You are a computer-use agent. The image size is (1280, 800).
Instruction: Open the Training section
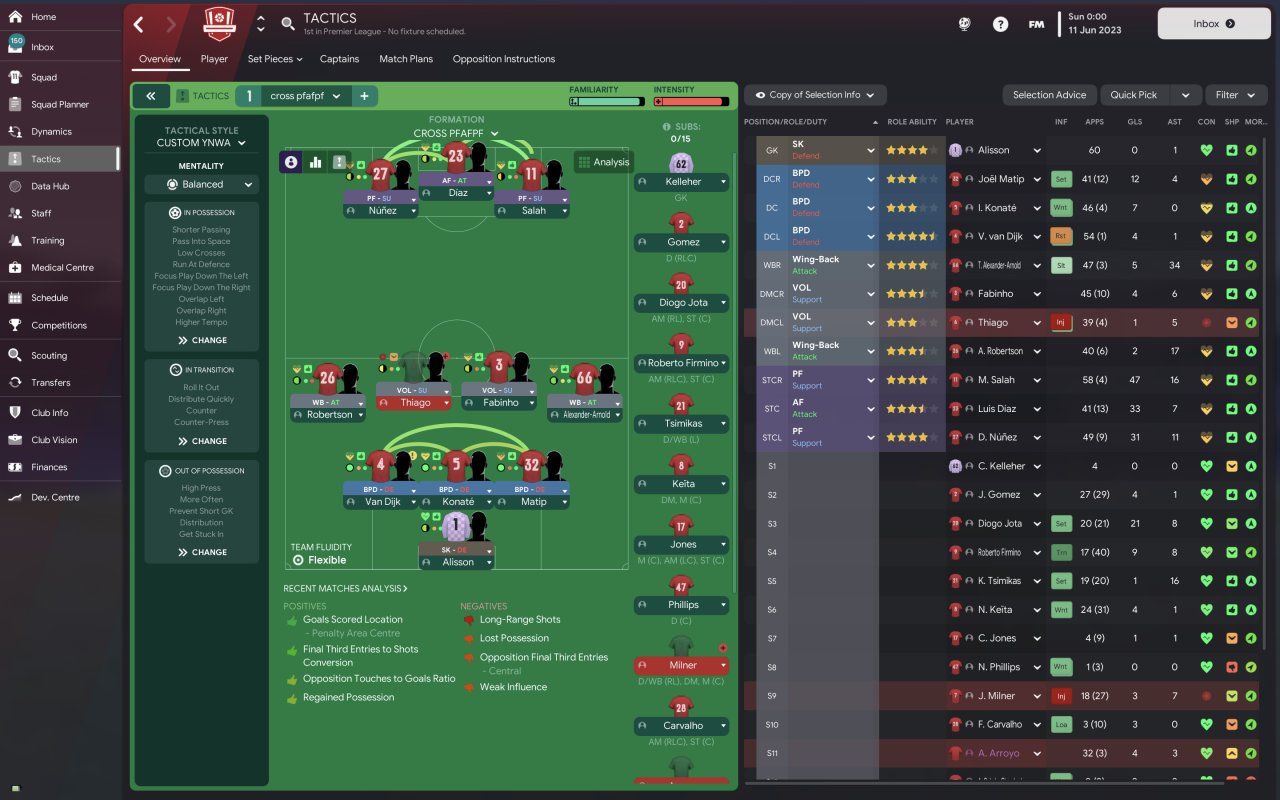tap(47, 241)
